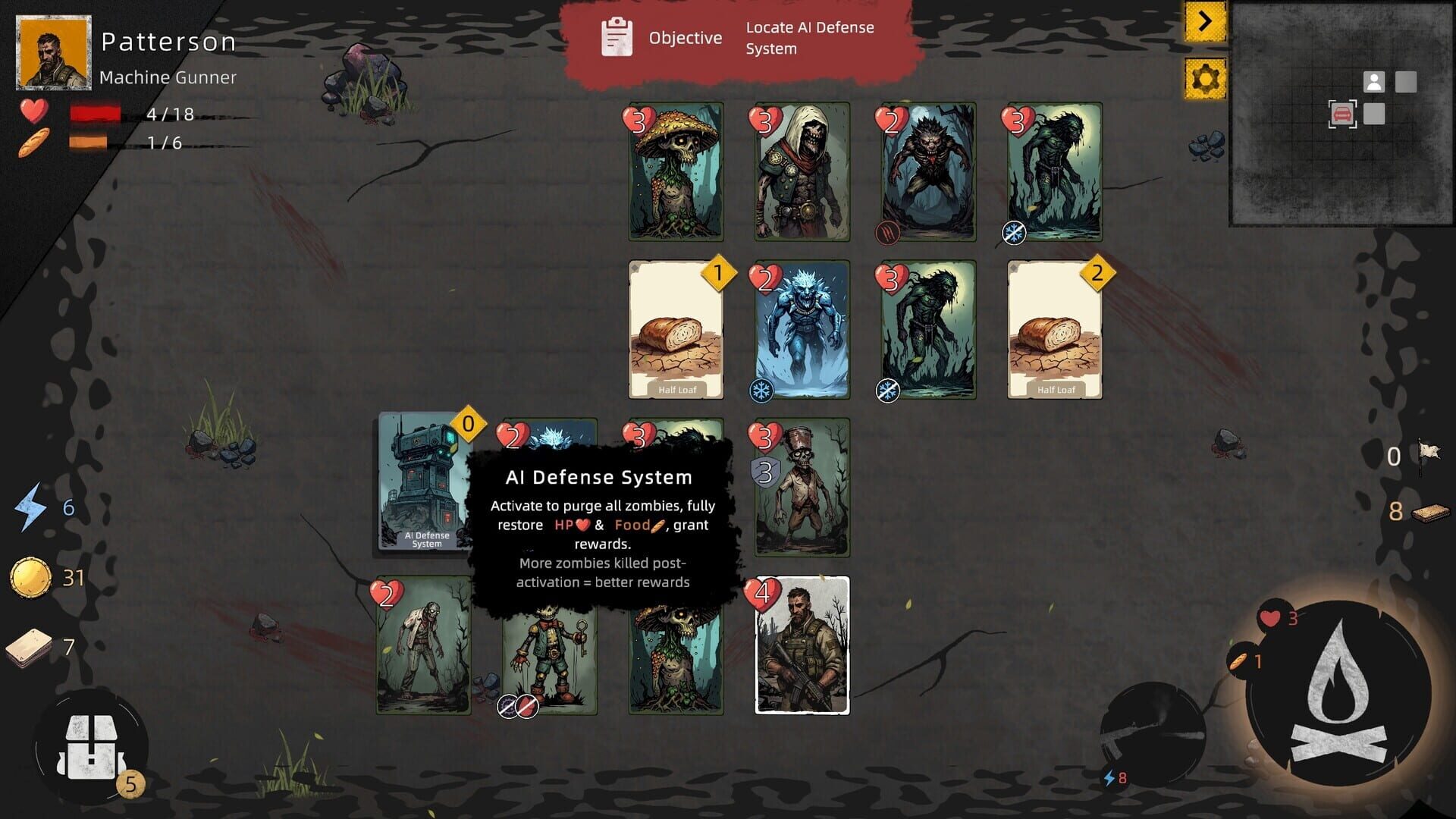Click the bread ration icon showing 8
Screen dimensions: 1456x819
(x=1429, y=514)
